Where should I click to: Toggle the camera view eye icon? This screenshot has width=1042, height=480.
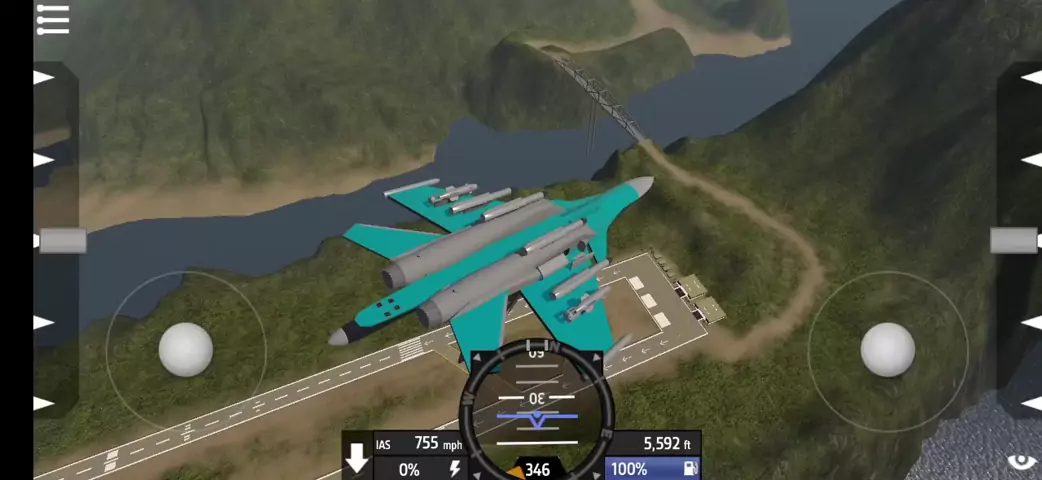1021,461
